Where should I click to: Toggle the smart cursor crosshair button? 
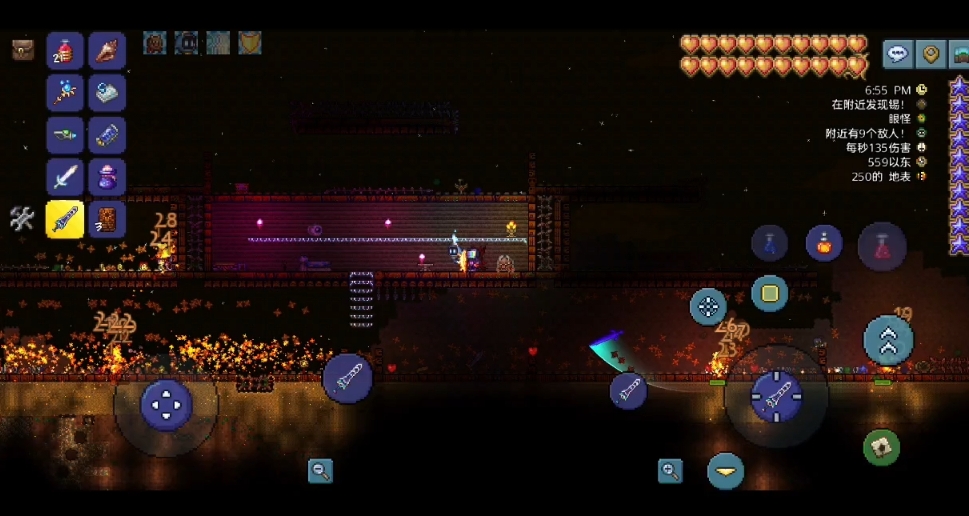point(708,306)
